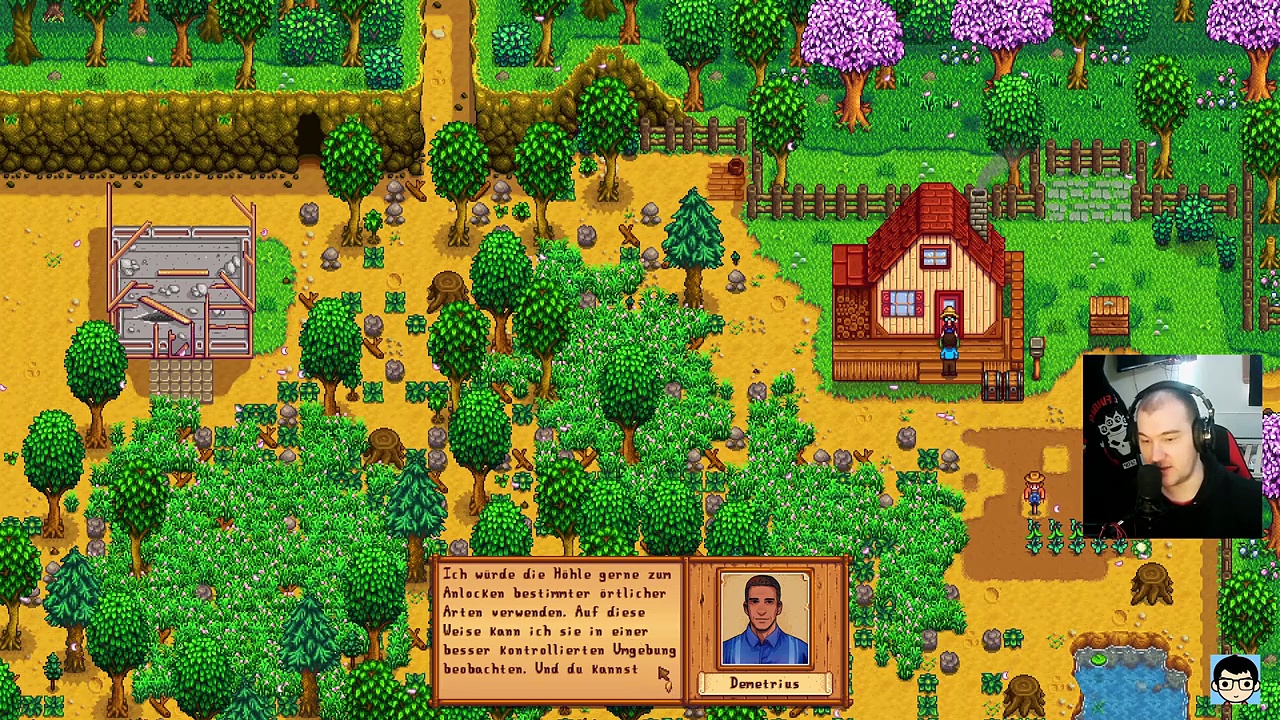Click the streamer avatar logo with glasses
This screenshot has height=720, width=1280.
pos(1234,681)
